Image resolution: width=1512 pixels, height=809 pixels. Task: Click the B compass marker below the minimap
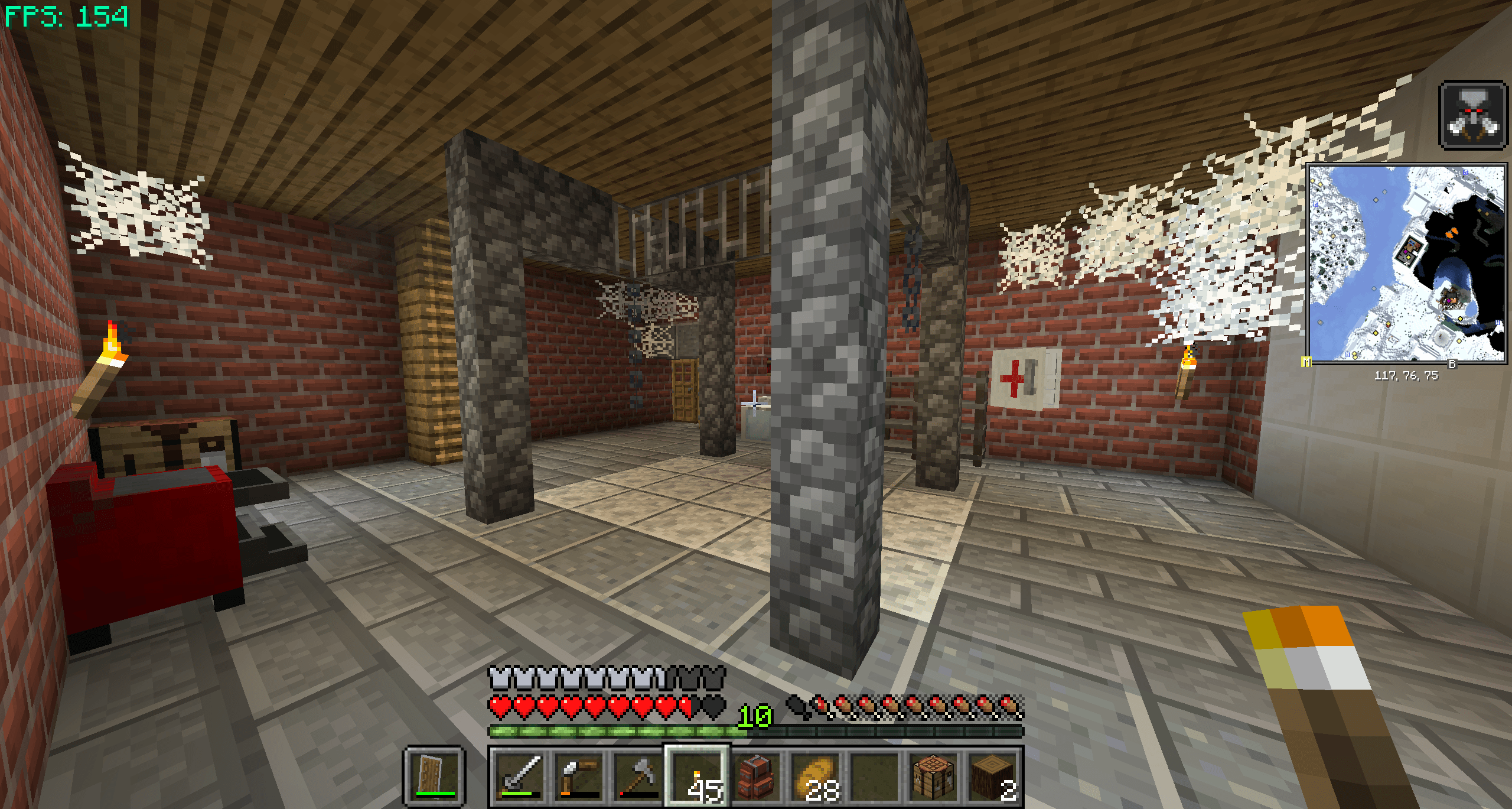click(x=1452, y=364)
